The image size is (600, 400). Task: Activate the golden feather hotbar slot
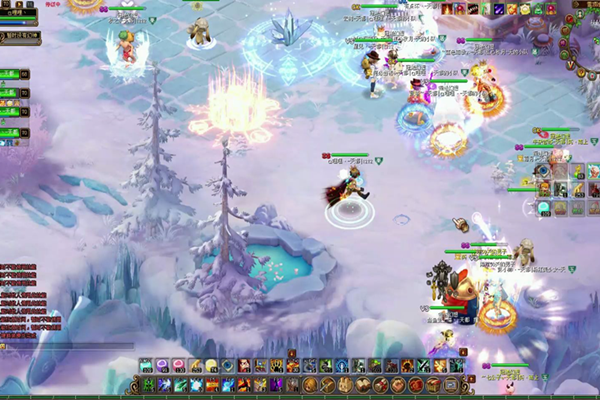[x=195, y=365]
